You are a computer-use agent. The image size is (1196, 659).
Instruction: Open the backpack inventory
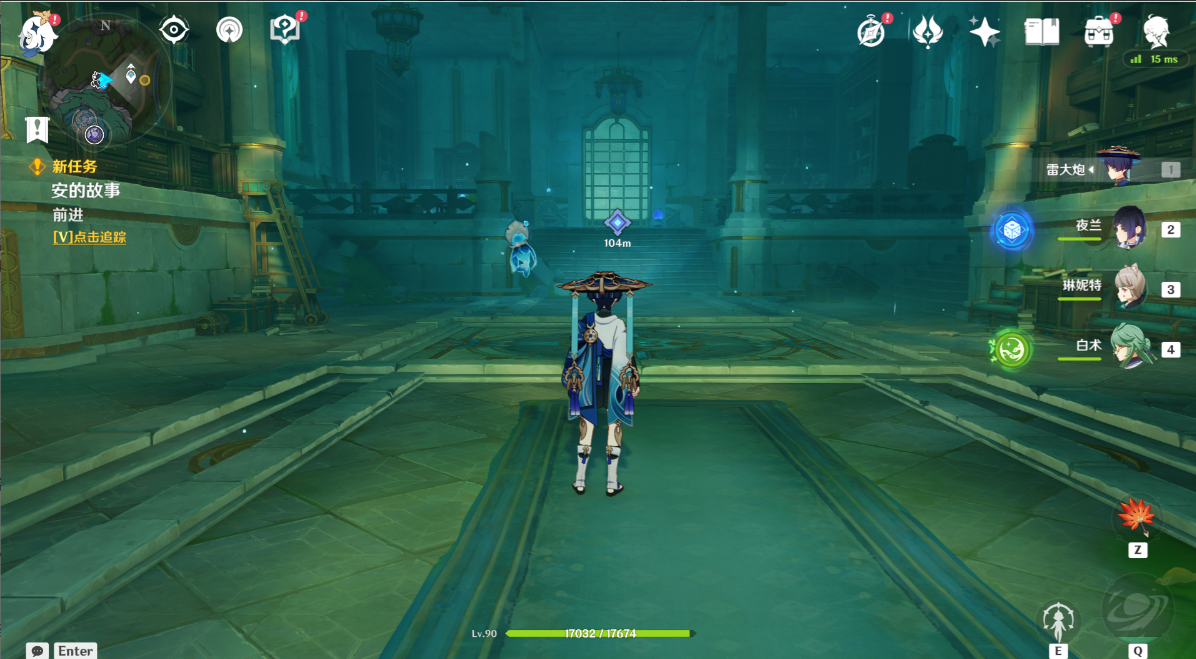[1099, 32]
